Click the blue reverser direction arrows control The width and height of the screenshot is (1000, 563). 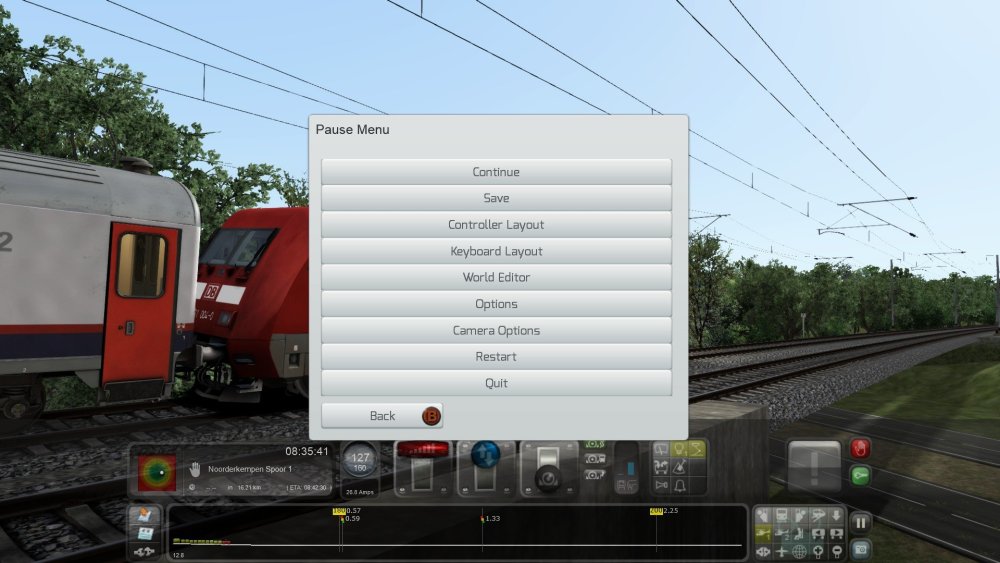[x=486, y=451]
